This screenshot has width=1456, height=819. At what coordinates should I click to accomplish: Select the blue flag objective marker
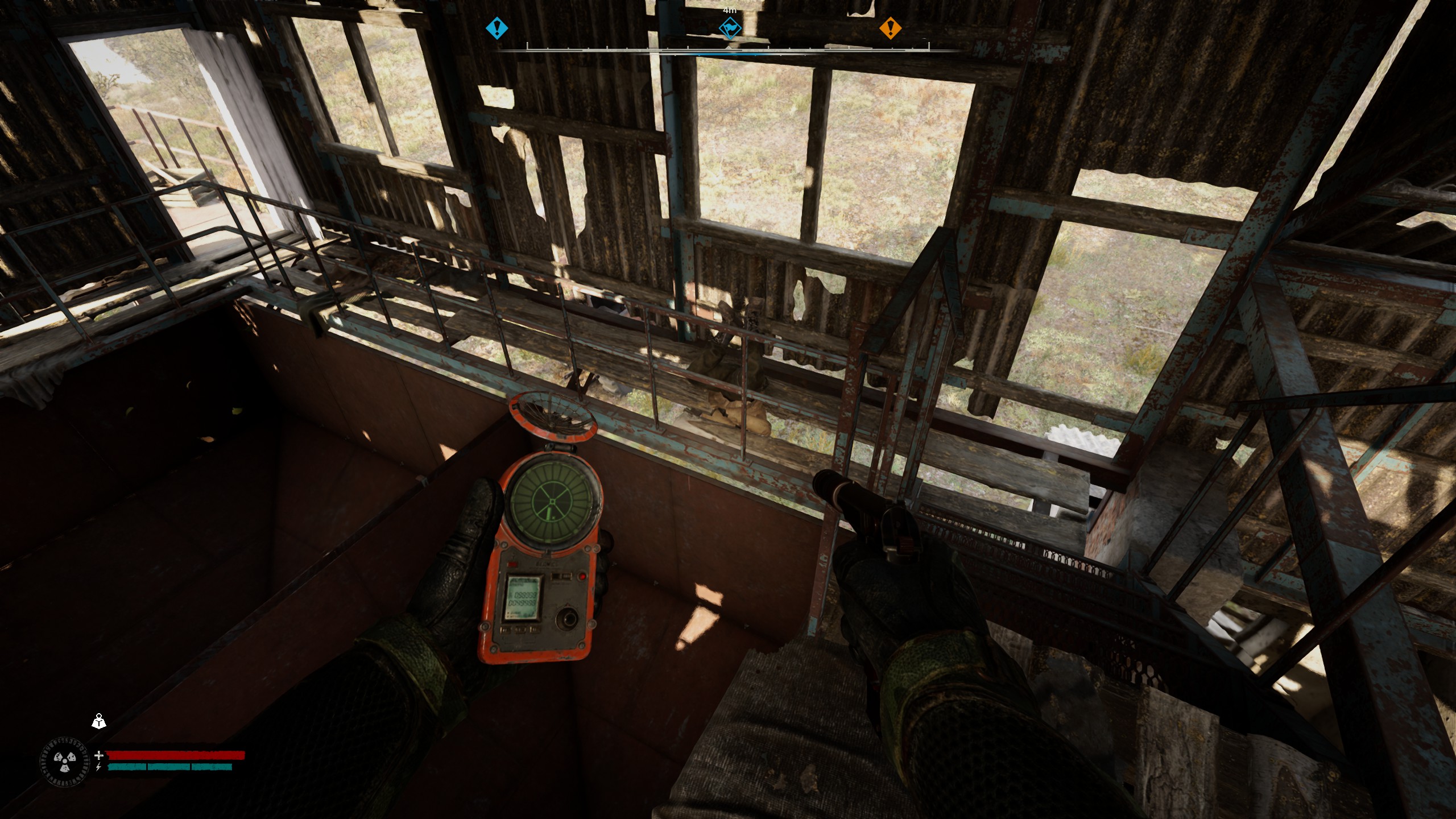pyautogui.click(x=729, y=28)
